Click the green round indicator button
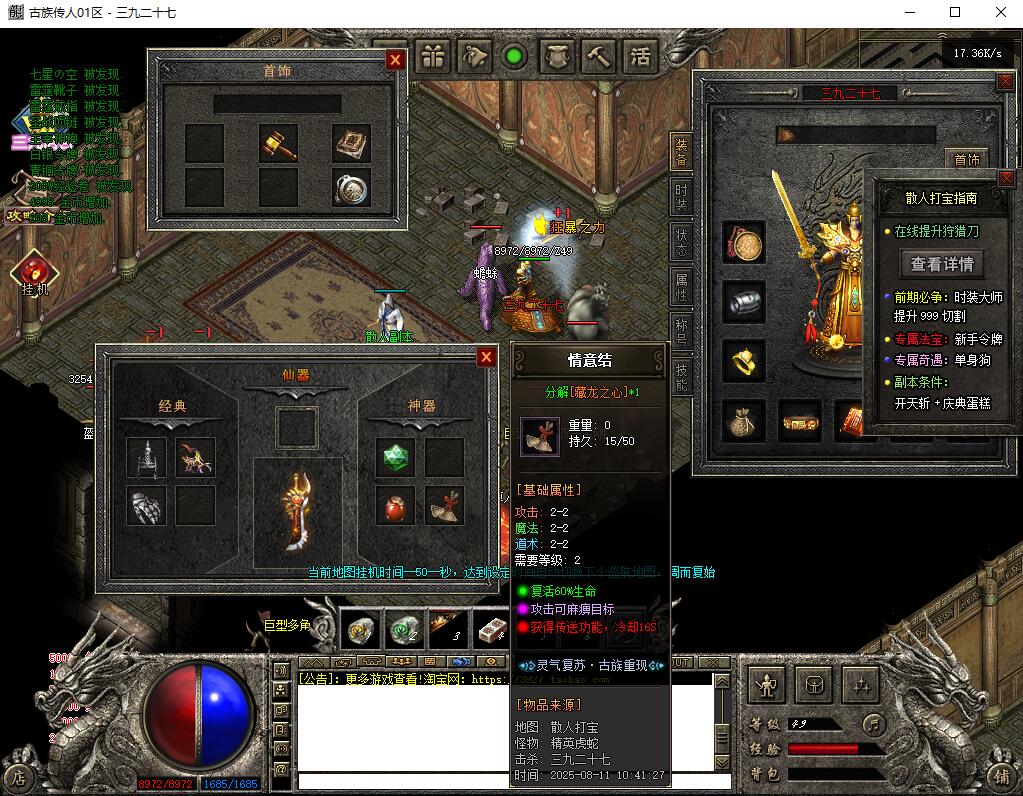Image resolution: width=1023 pixels, height=796 pixels. click(x=515, y=56)
